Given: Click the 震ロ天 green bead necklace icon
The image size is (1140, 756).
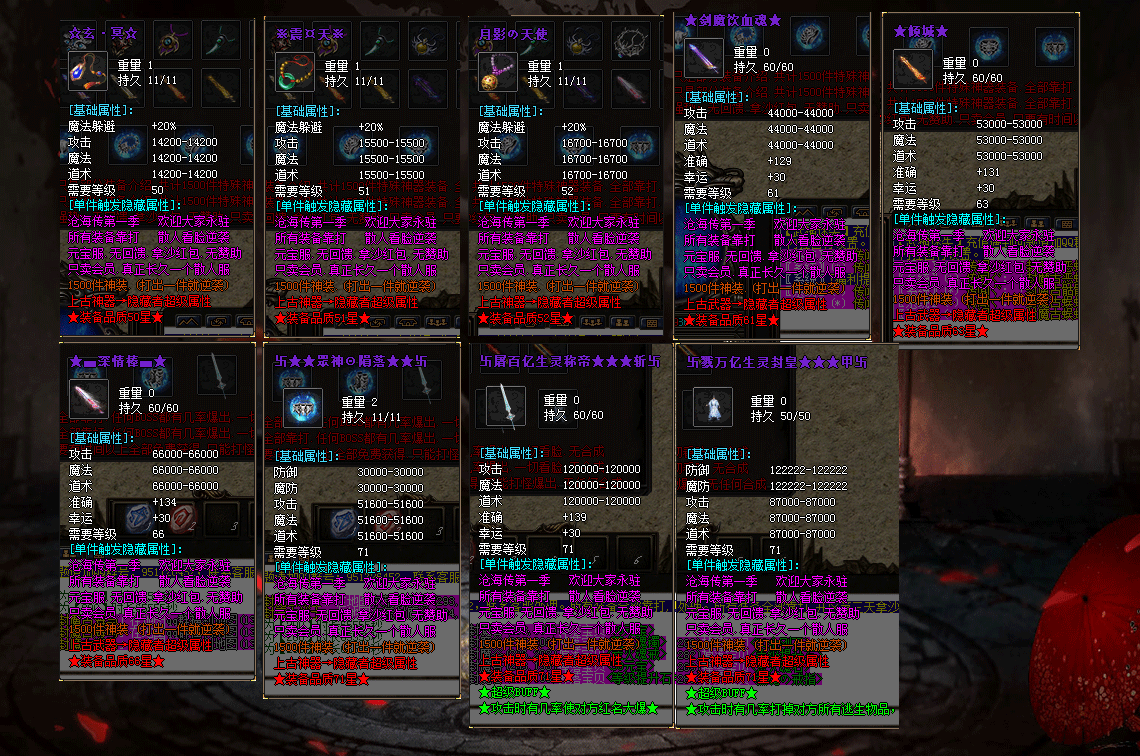Looking at the screenshot, I should 294,73.
